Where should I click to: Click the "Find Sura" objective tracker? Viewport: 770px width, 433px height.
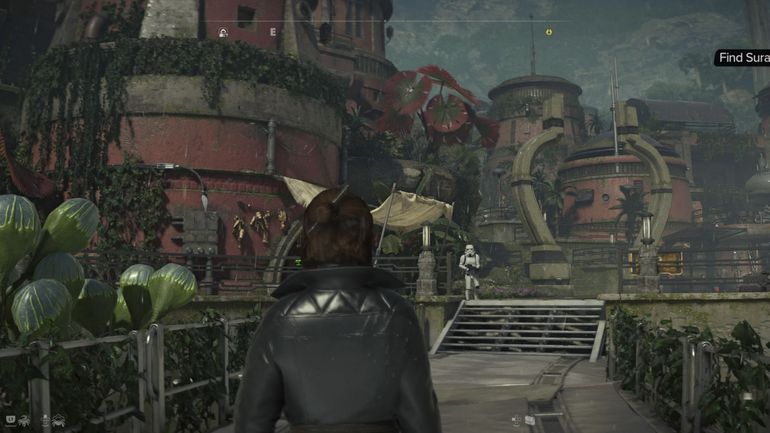(x=743, y=58)
